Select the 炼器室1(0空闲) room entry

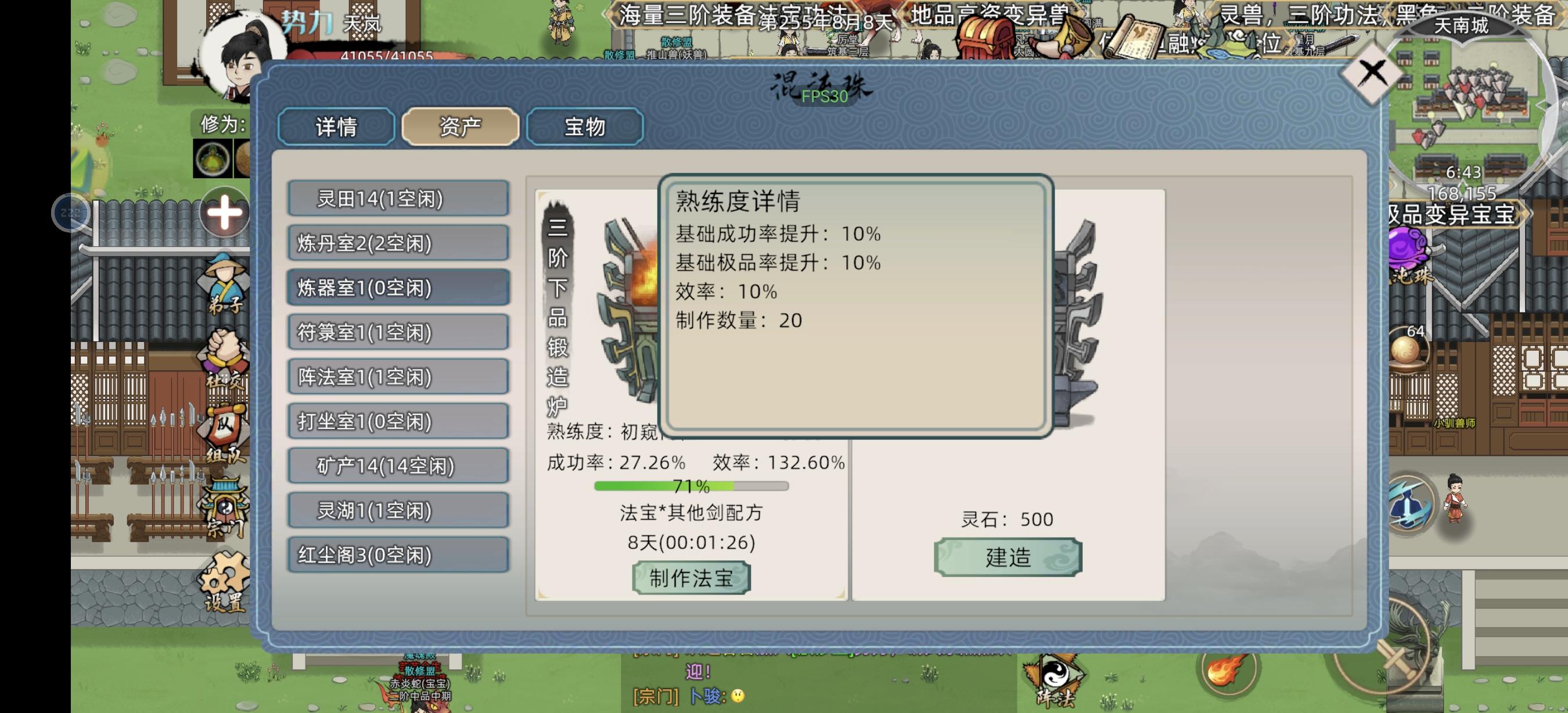click(397, 288)
